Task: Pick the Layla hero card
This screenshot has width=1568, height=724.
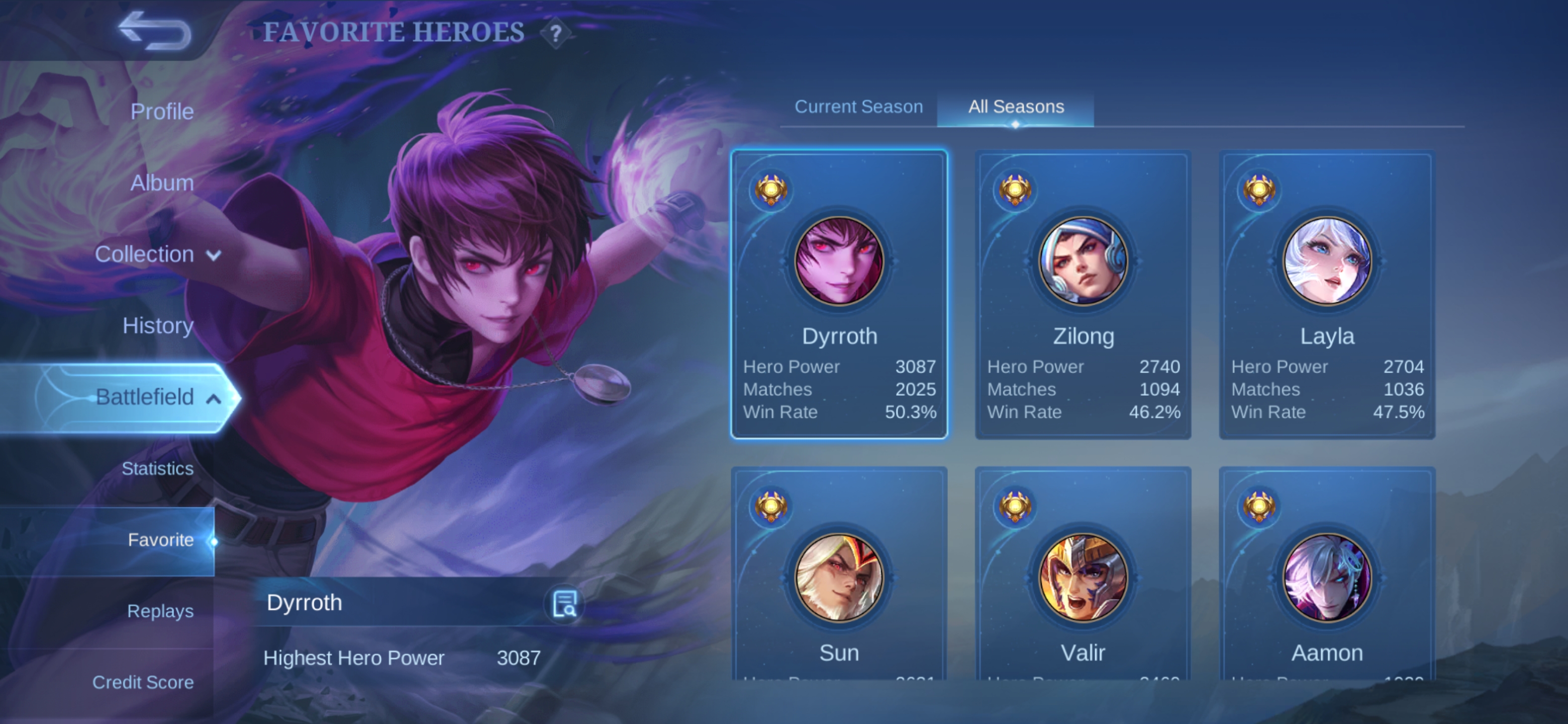Action: (1327, 294)
